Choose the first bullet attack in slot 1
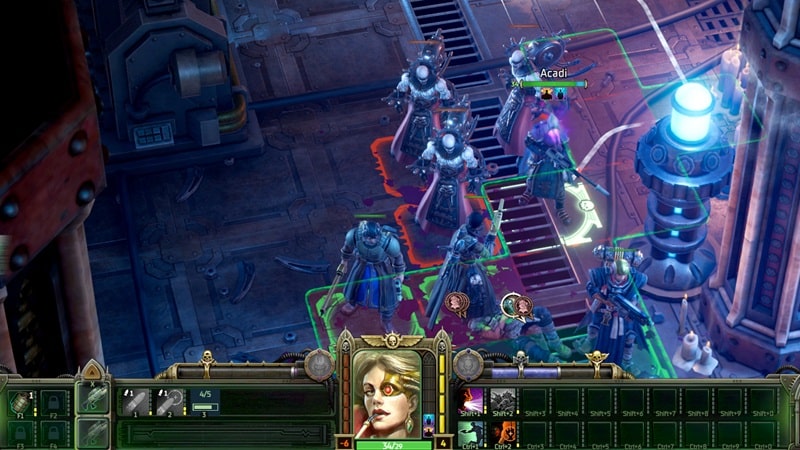Screen dimensions: 800x450 click(x=133, y=402)
